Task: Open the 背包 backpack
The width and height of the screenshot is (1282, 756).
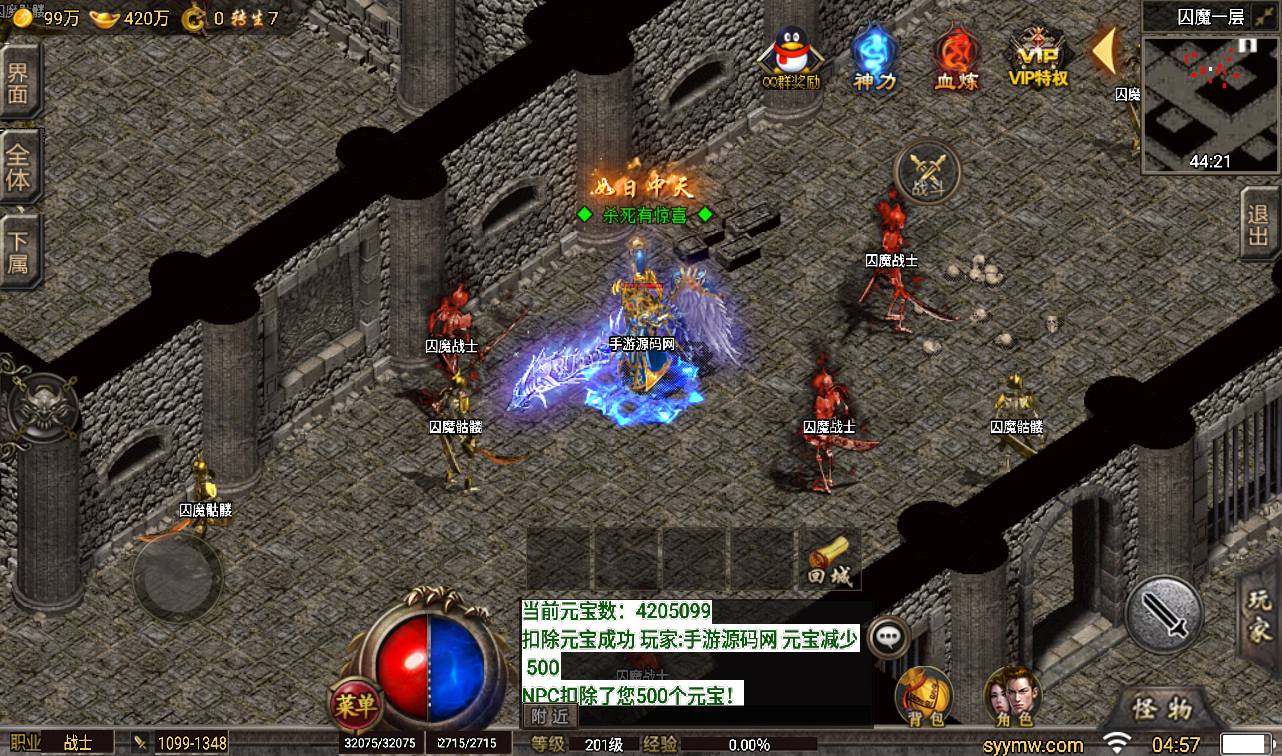Action: 923,695
